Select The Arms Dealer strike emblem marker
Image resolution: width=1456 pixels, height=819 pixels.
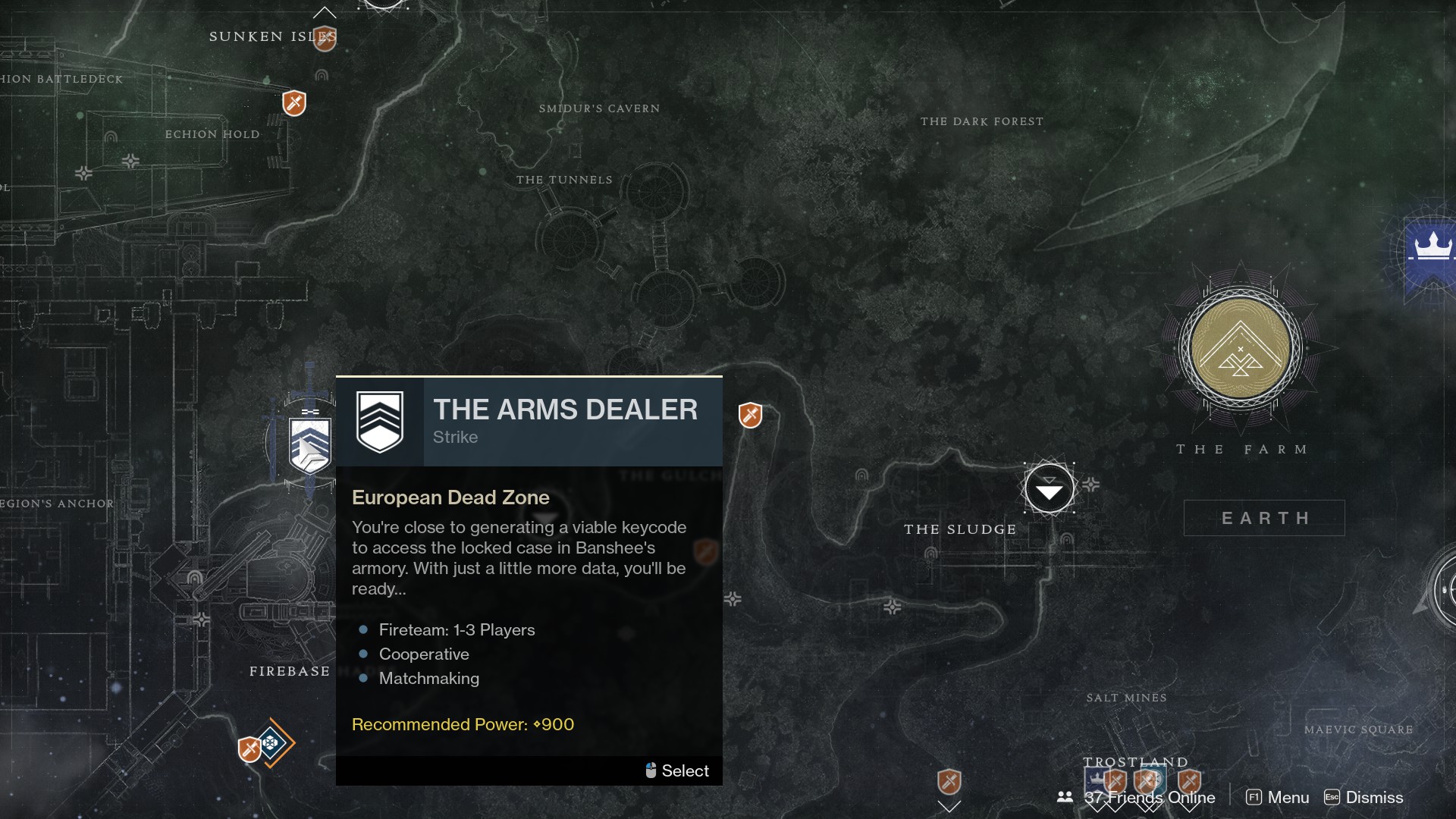click(310, 445)
